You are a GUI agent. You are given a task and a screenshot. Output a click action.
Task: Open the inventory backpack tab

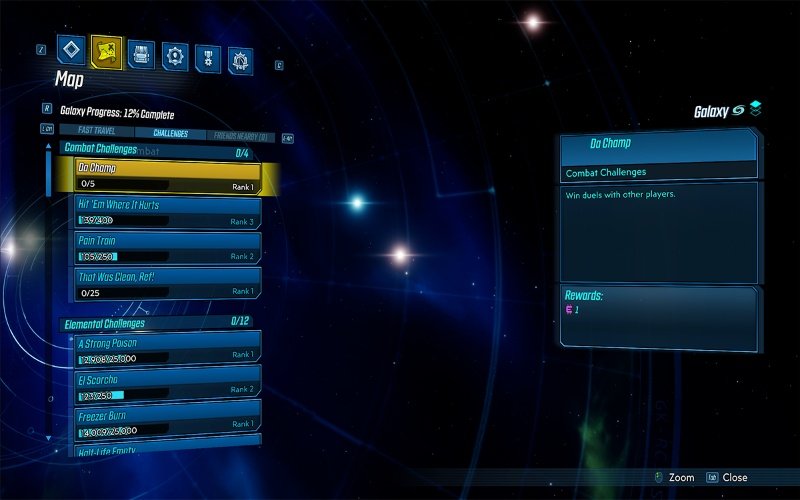pyautogui.click(x=142, y=54)
